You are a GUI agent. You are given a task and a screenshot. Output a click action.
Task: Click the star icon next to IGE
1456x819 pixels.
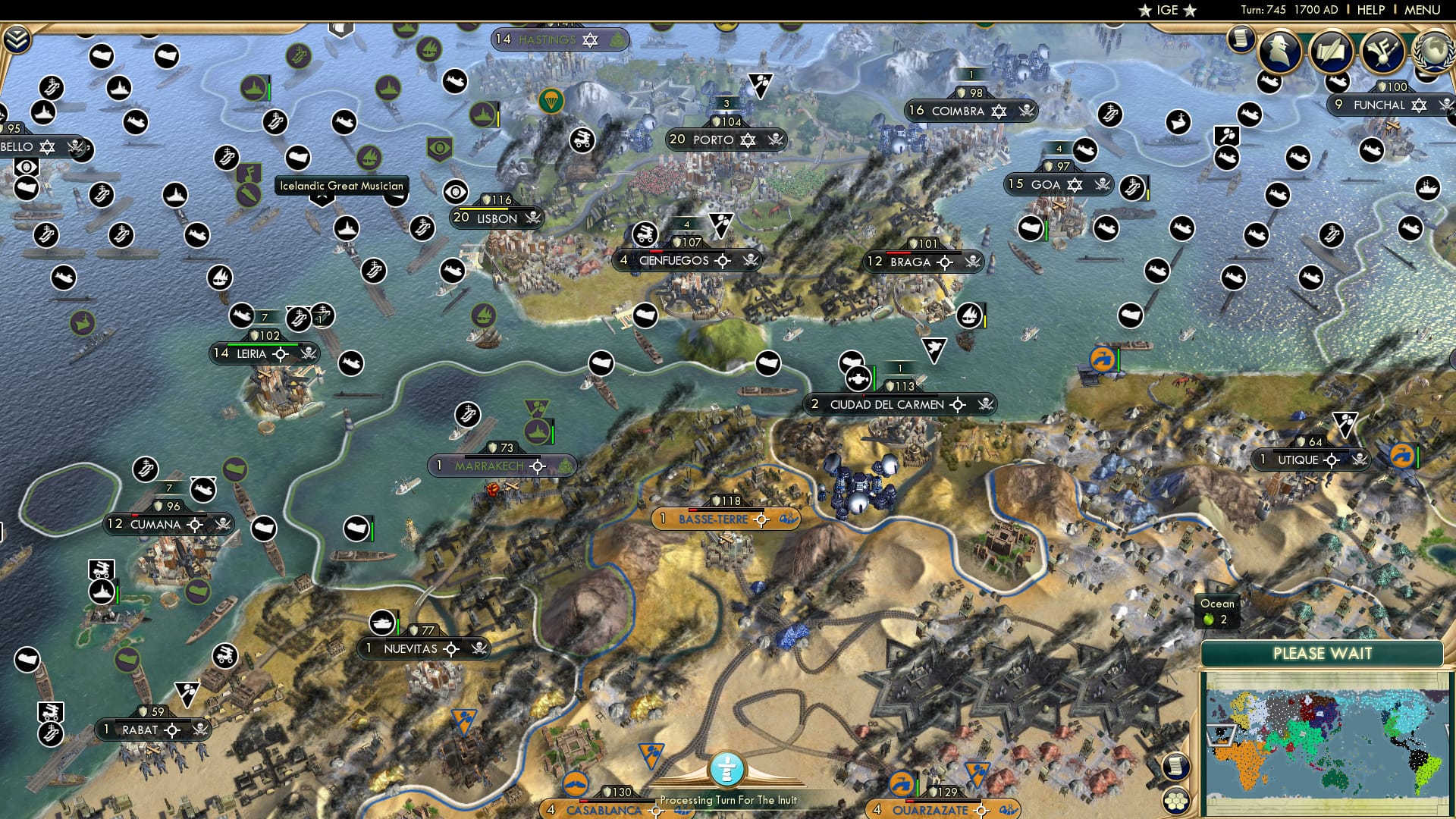point(1146,11)
